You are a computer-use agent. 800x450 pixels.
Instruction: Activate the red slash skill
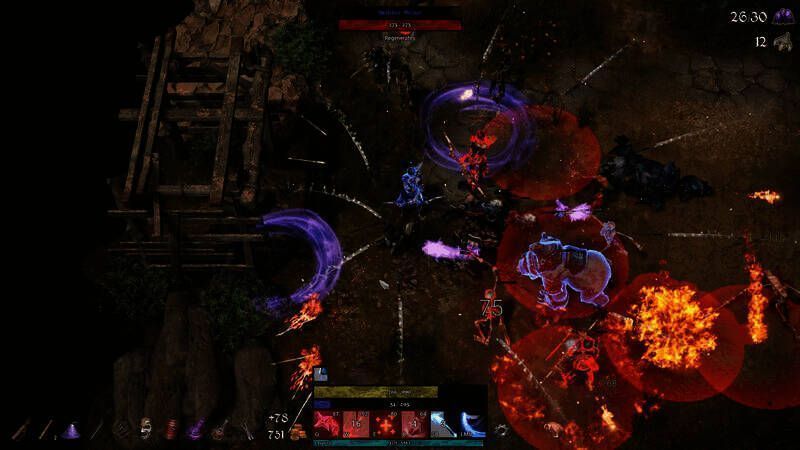click(x=328, y=424)
